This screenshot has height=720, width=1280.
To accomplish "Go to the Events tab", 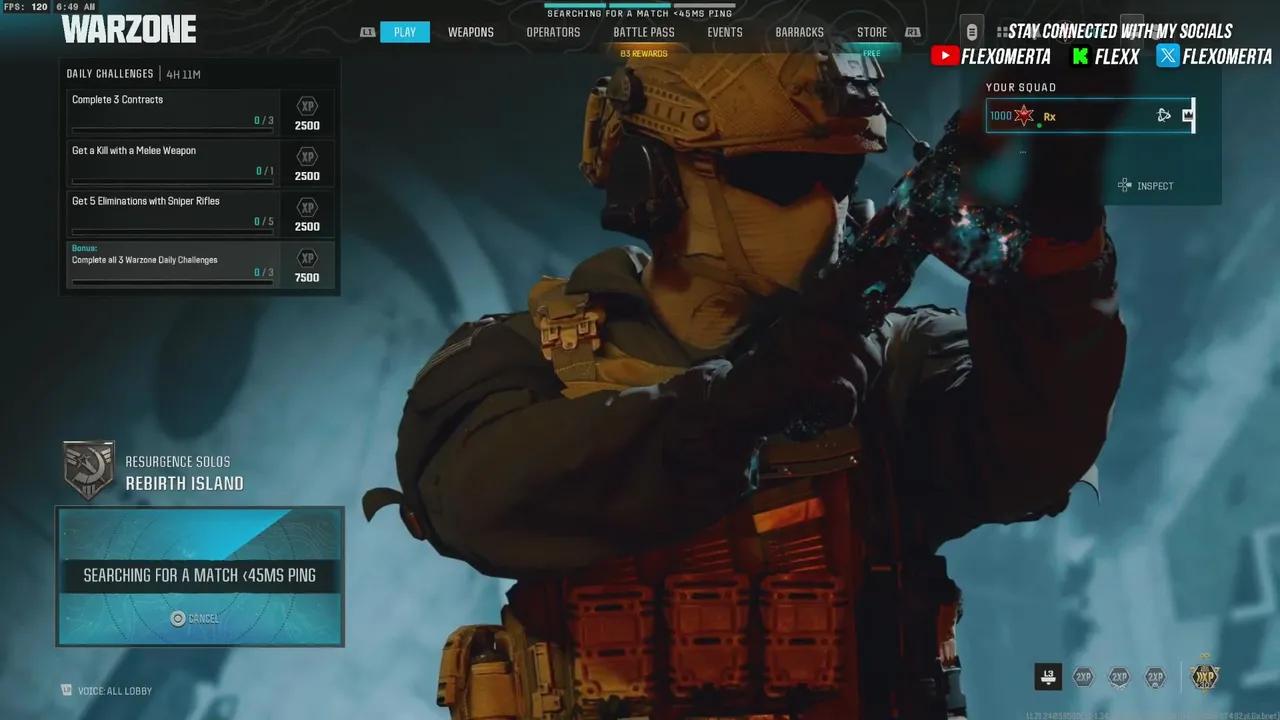I will point(724,32).
